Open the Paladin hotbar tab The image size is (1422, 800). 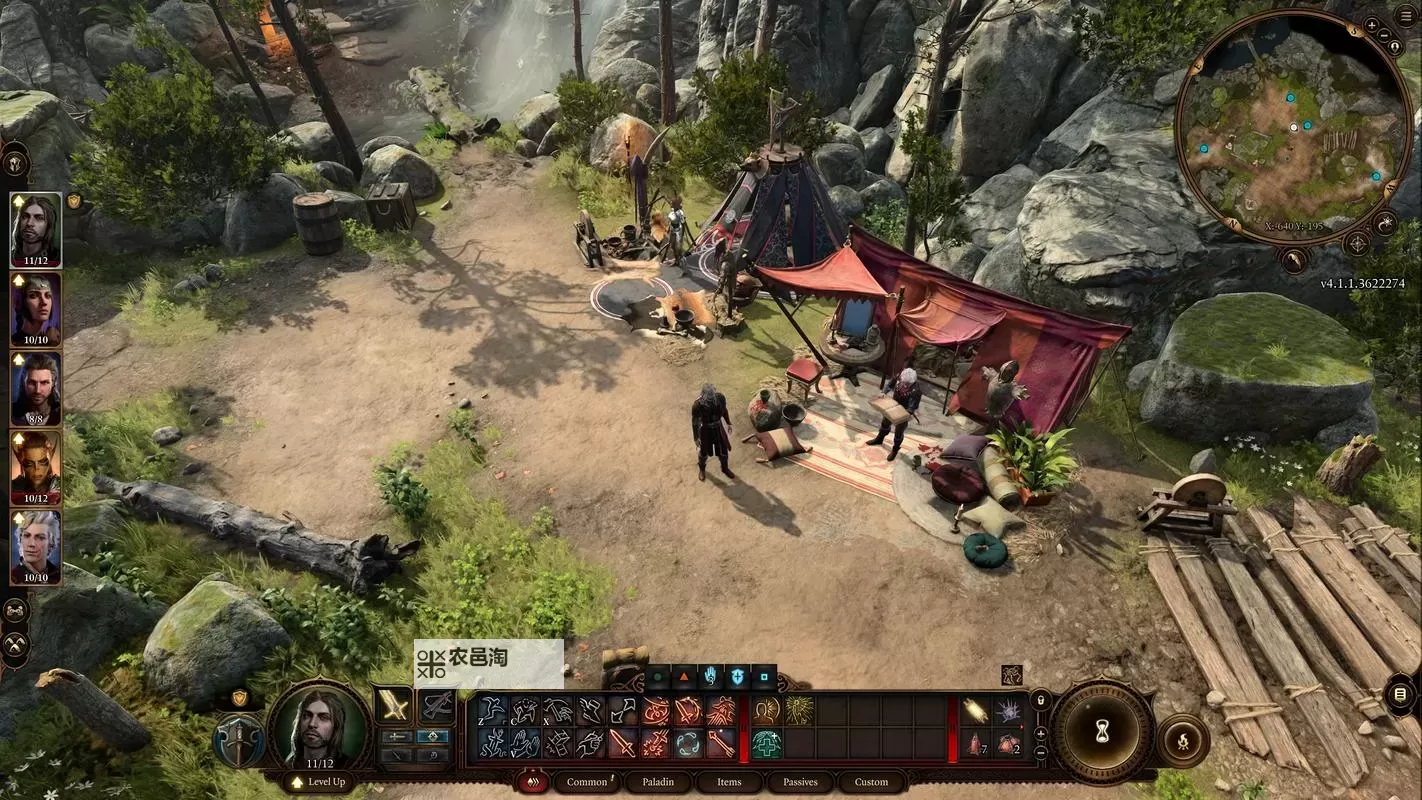coord(658,782)
